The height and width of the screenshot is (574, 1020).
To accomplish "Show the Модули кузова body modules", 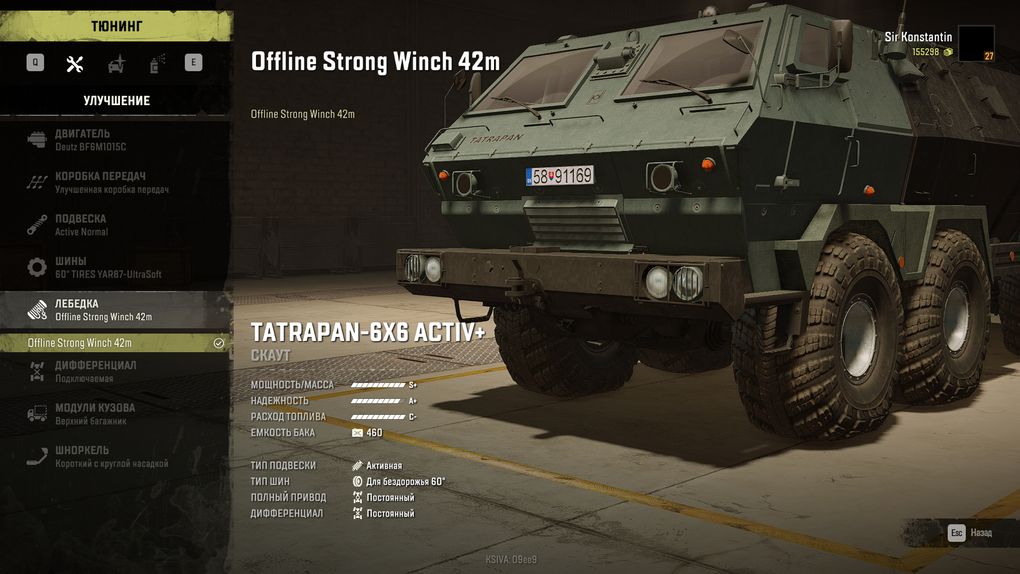I will click(x=110, y=414).
